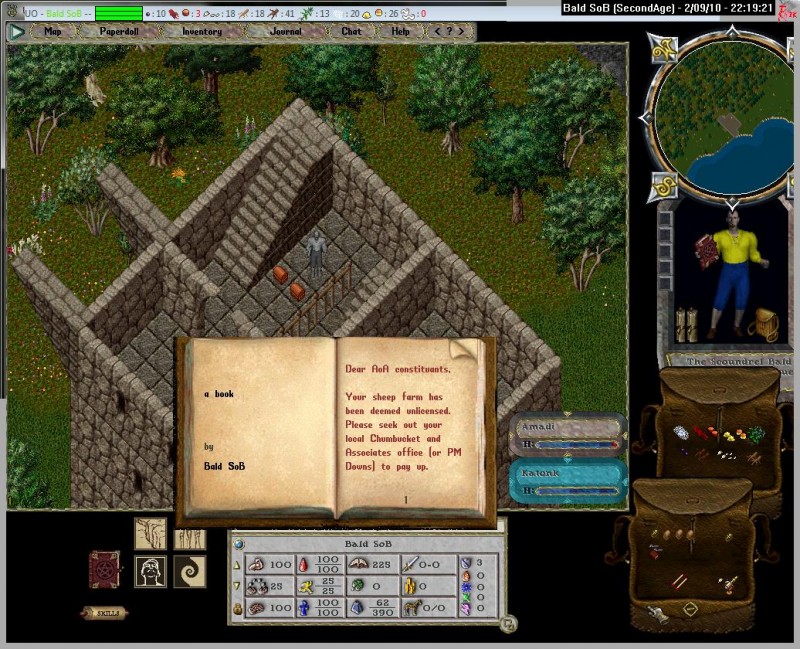Select the white reagent pile in upper backpack

point(679,433)
